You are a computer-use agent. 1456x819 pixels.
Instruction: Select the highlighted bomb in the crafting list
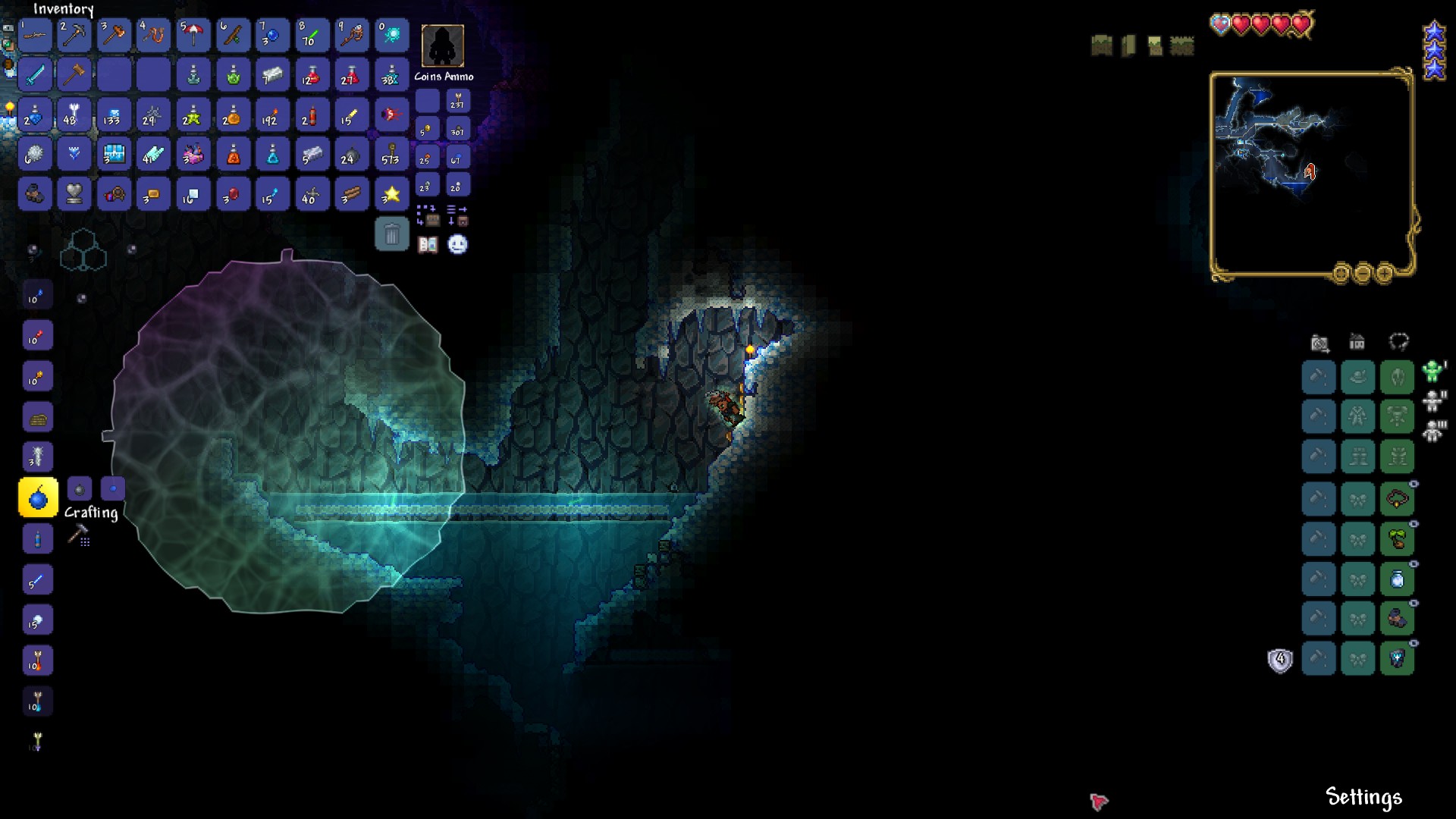(37, 497)
